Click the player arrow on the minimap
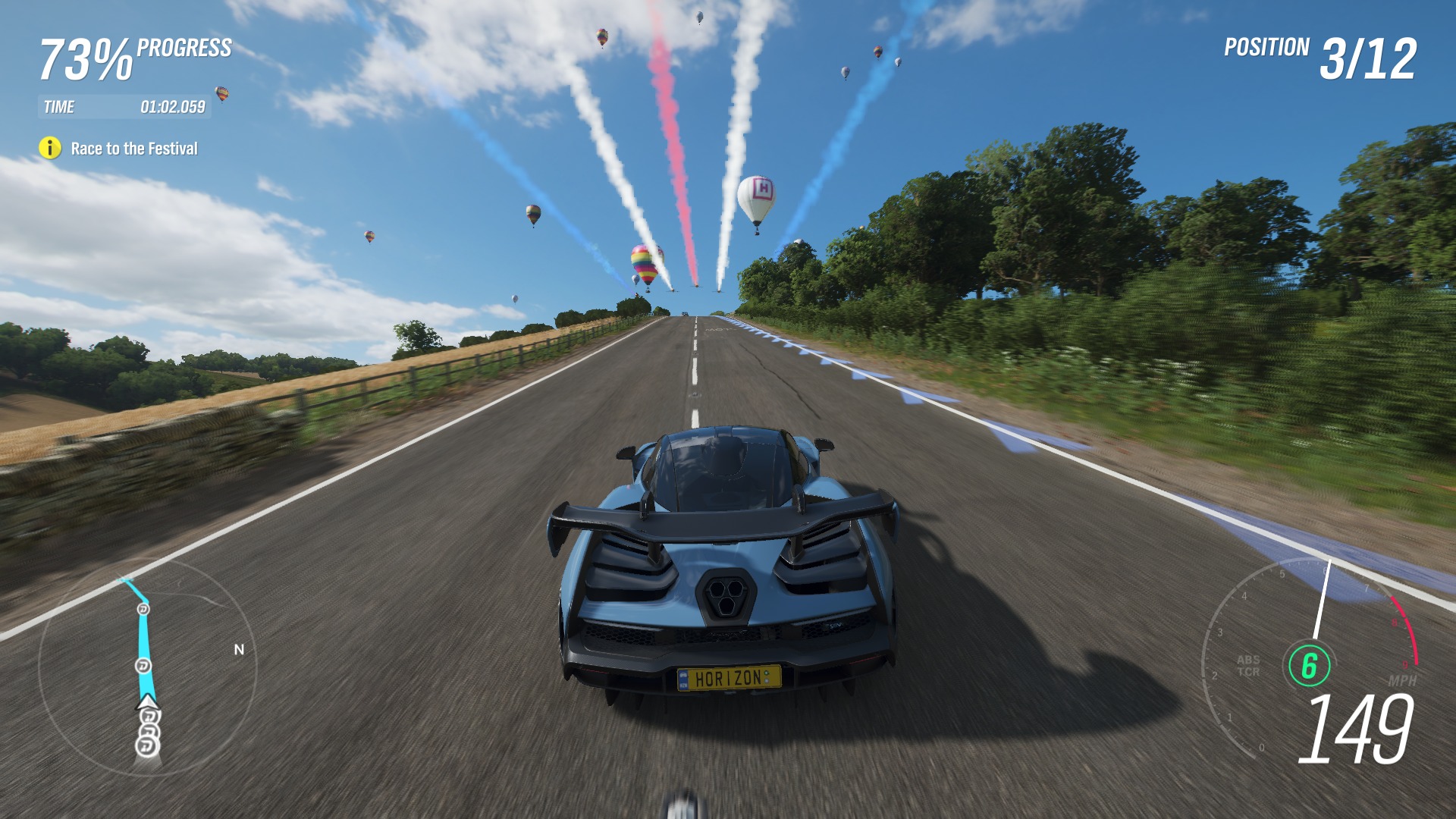 point(146,701)
